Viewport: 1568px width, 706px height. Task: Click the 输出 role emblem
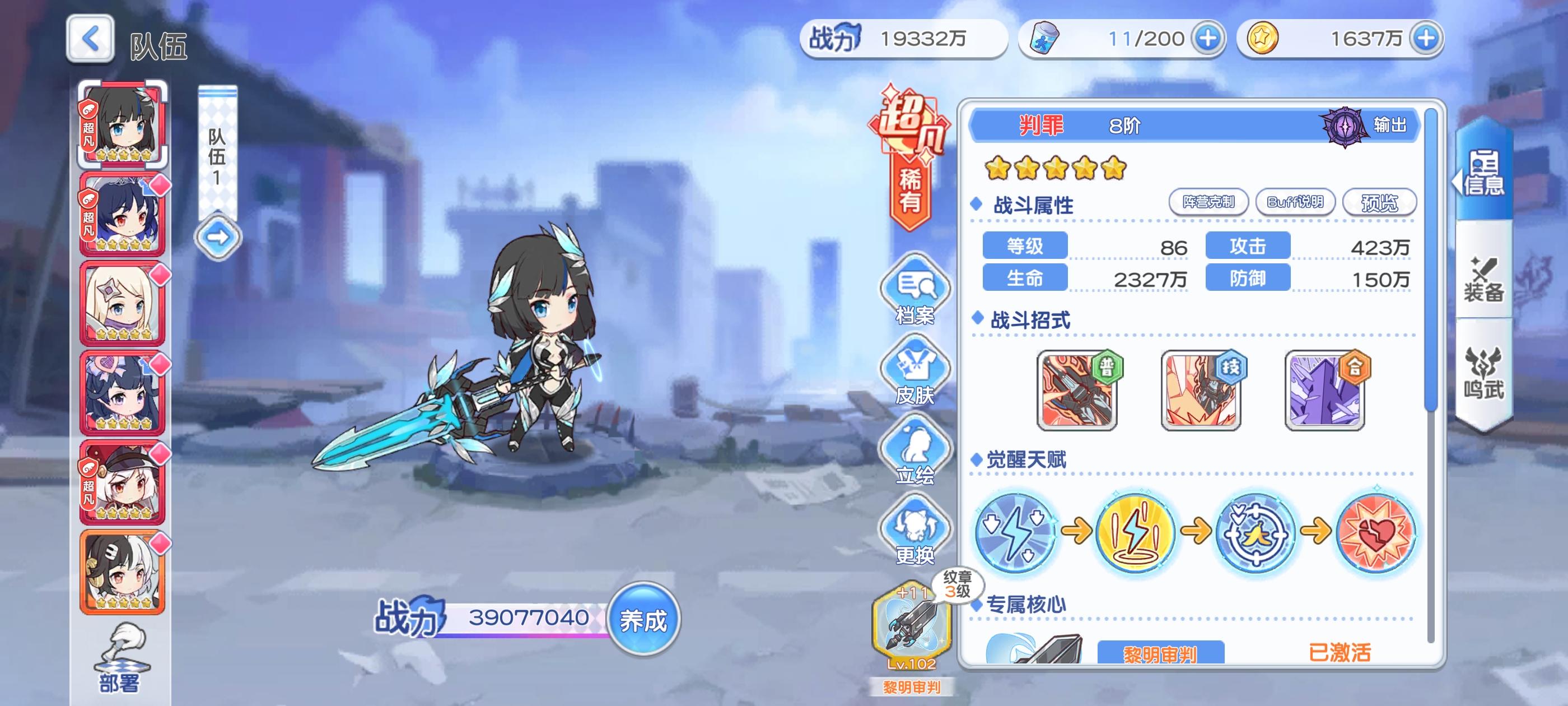1345,126
